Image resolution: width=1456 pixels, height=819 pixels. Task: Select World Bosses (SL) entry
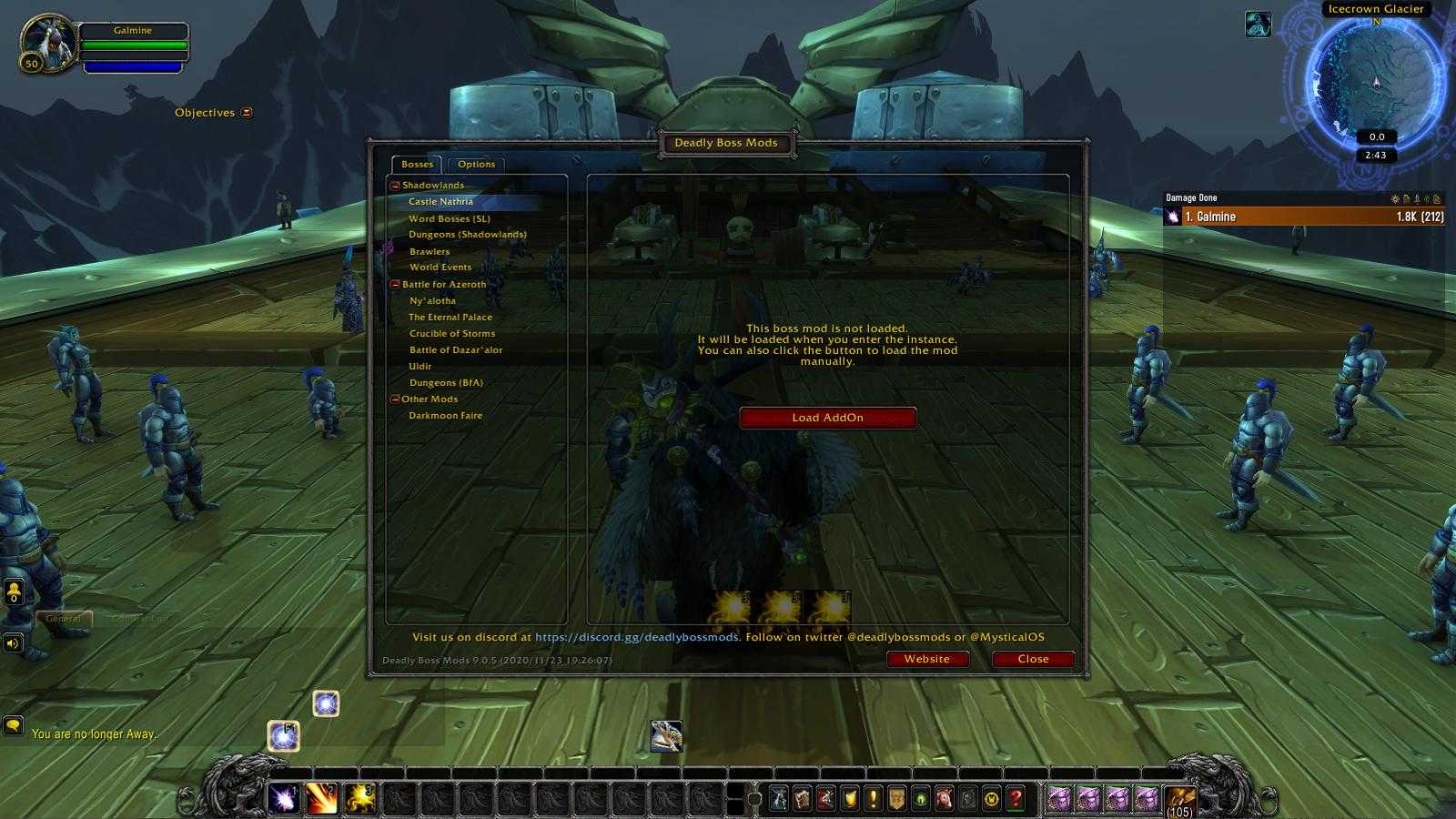[x=449, y=218]
